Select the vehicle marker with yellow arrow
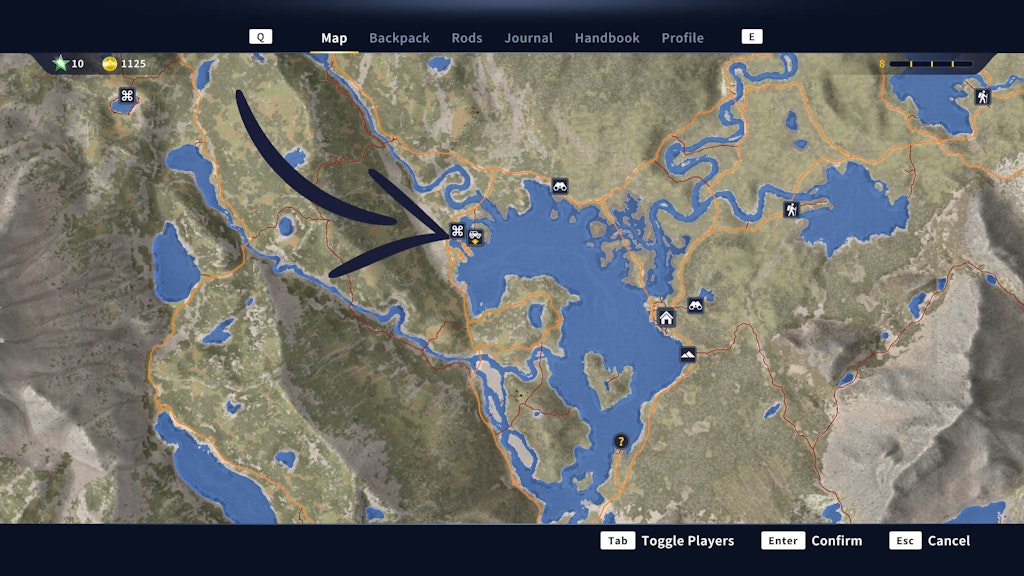This screenshot has height=576, width=1024. [x=476, y=236]
